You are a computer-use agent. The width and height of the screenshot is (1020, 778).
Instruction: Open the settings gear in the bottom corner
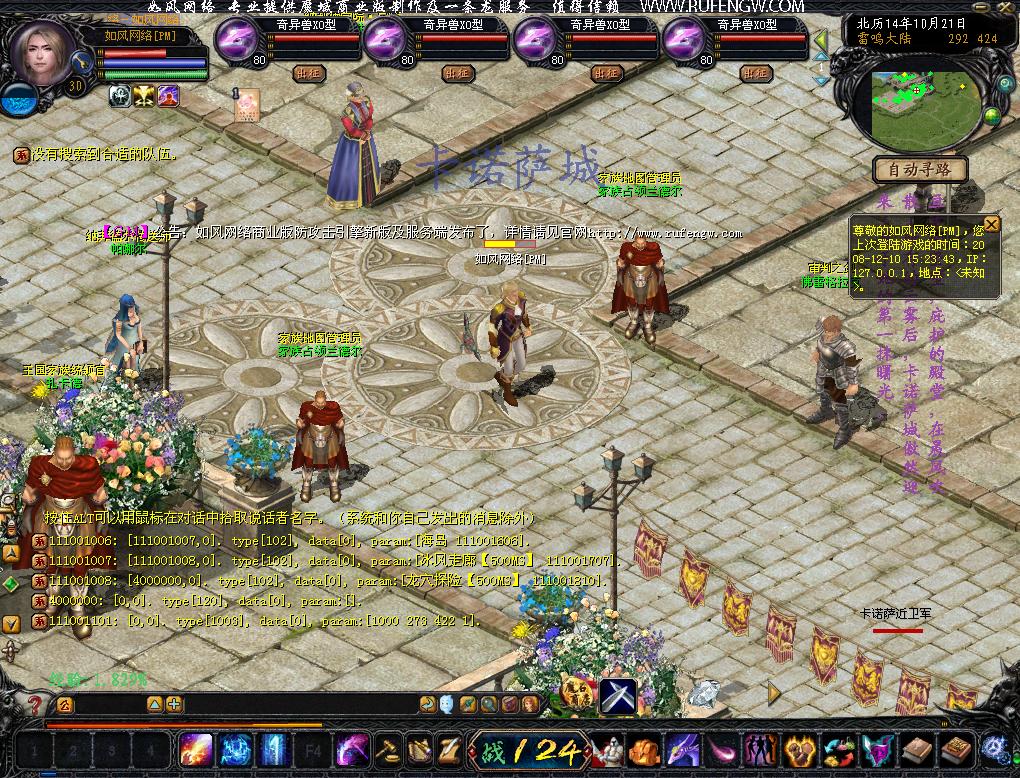click(x=995, y=747)
